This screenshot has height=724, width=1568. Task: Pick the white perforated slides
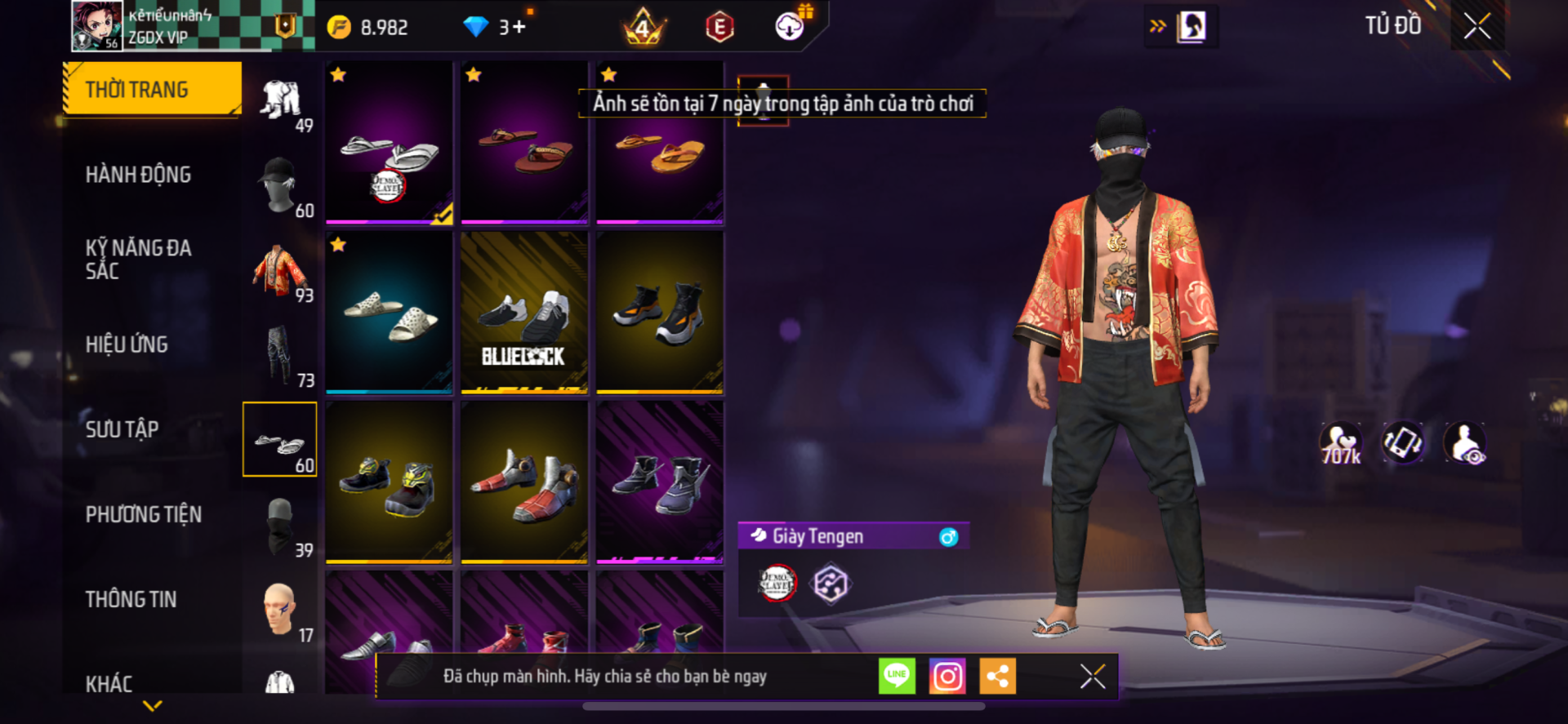pos(390,312)
